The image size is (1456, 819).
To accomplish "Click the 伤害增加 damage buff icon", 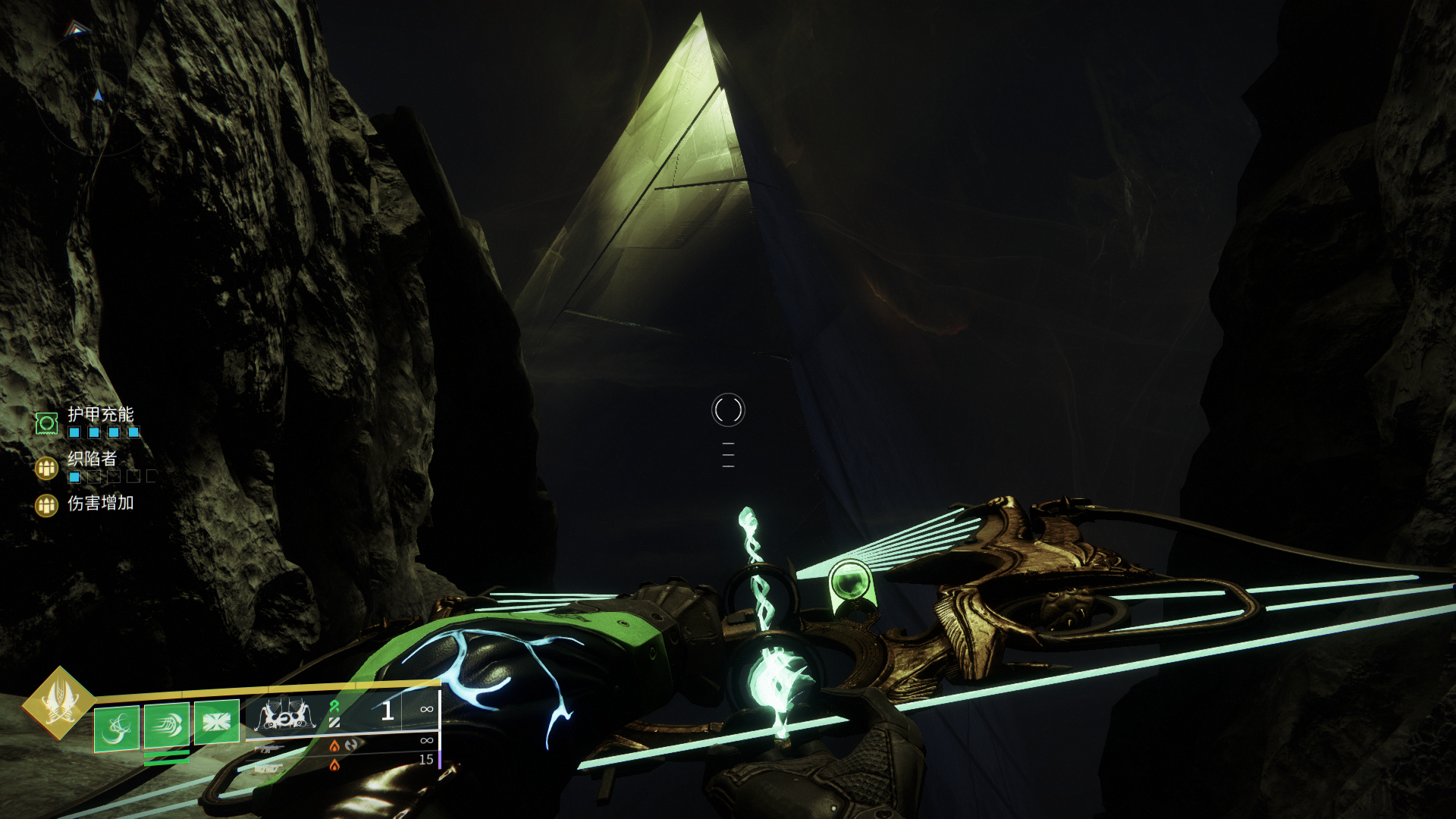I will click(x=46, y=505).
